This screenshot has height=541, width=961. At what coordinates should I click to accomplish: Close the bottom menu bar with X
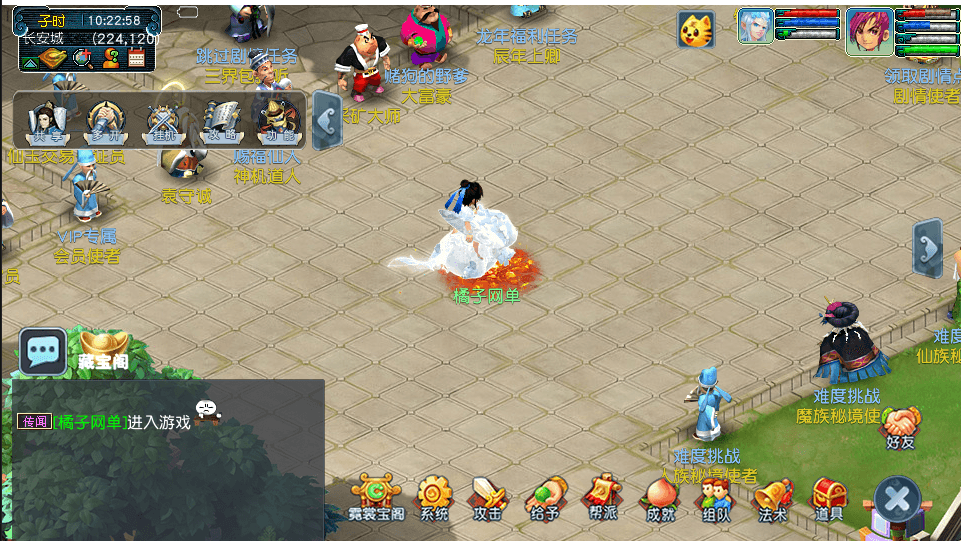[x=897, y=499]
